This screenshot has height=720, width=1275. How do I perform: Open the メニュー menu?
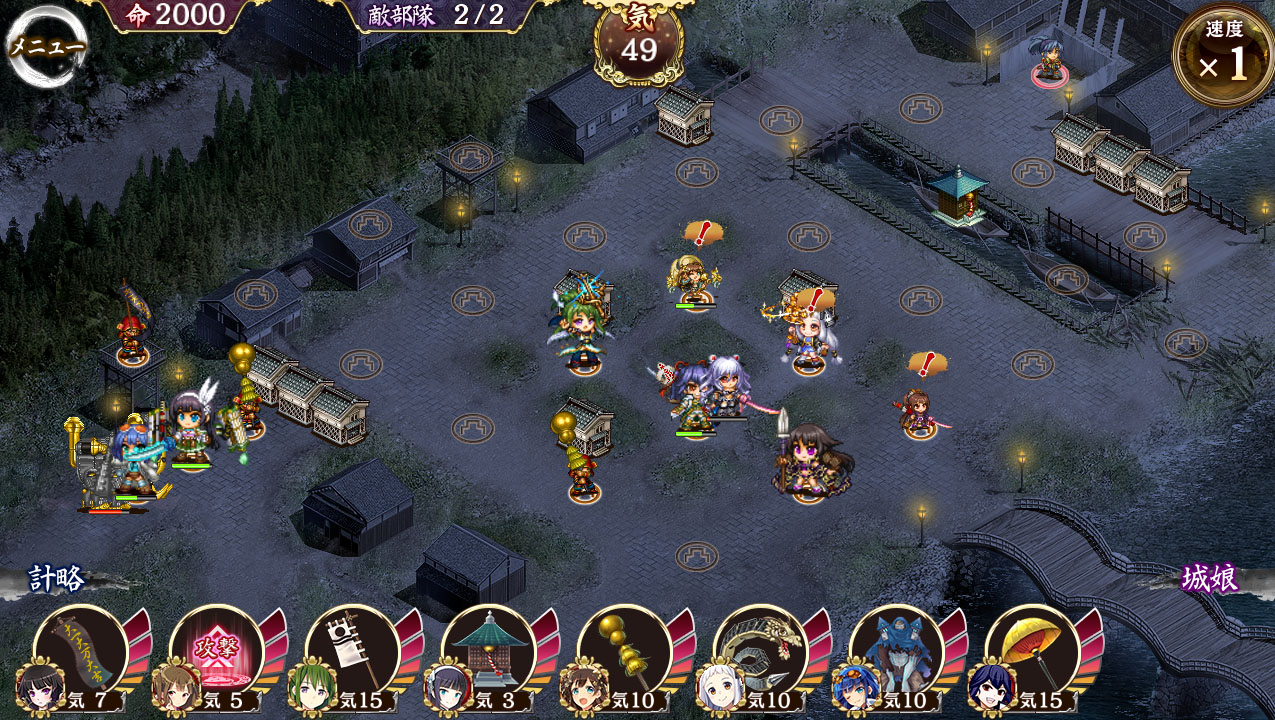click(x=46, y=46)
